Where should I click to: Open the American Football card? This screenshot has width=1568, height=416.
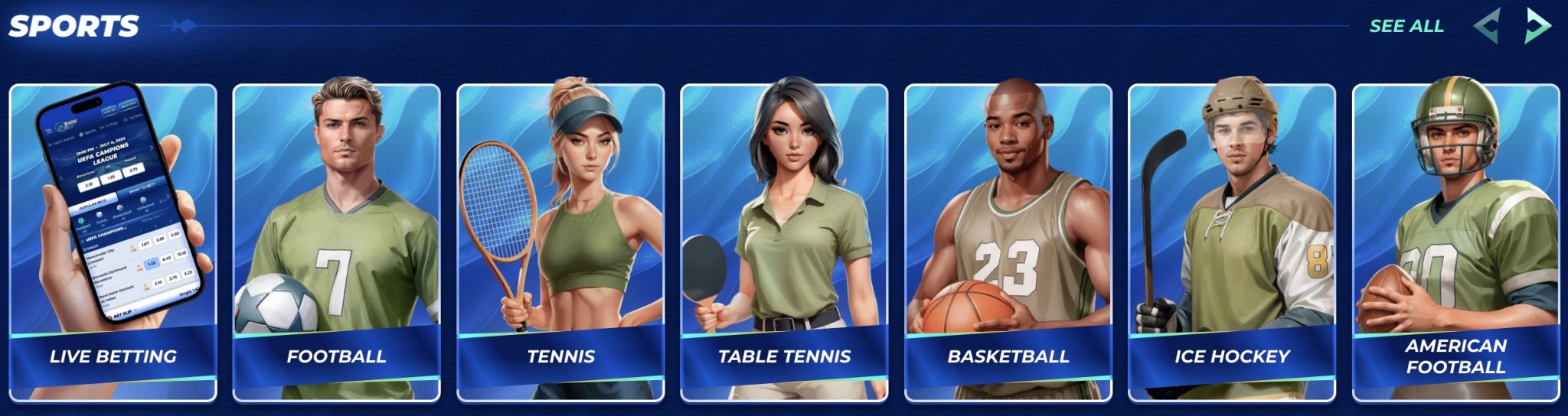click(x=1455, y=243)
